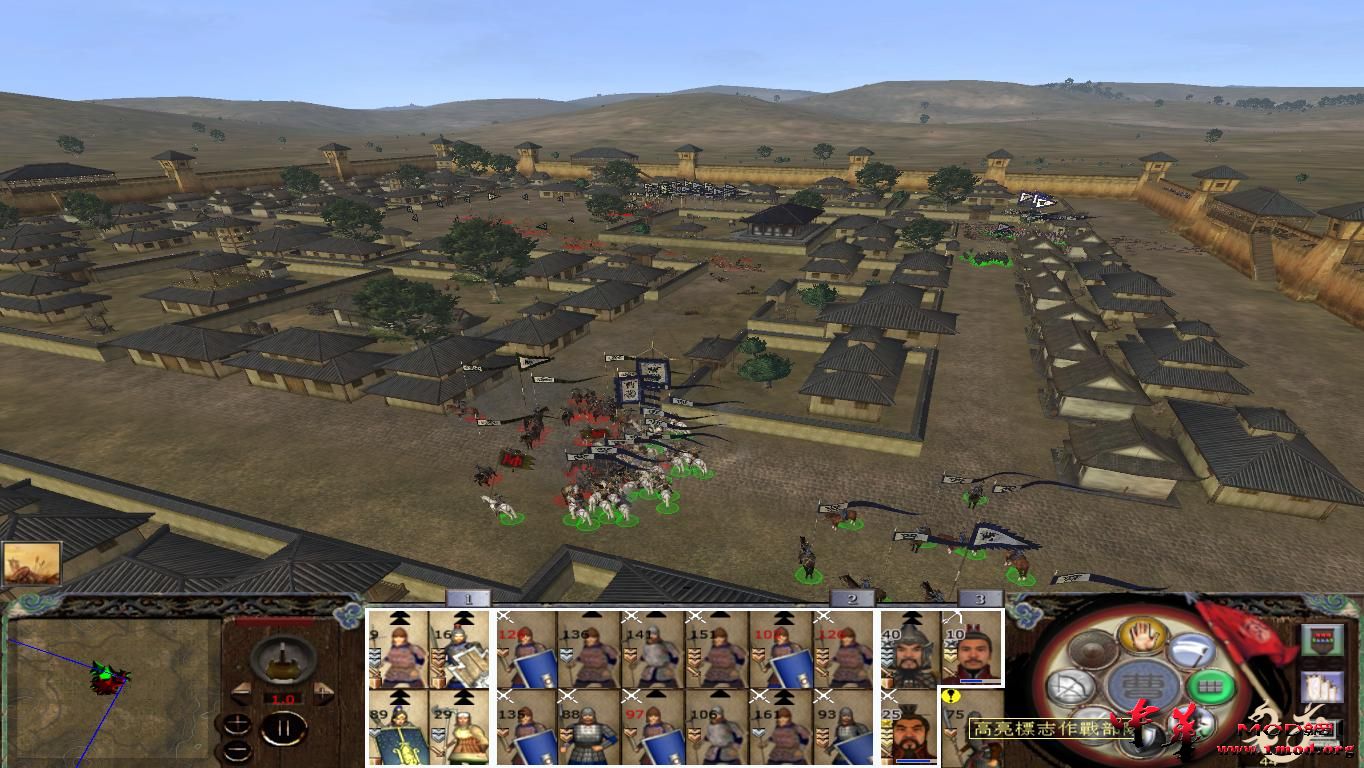
Task: Increase battle speed with the right arrow
Action: click(322, 691)
